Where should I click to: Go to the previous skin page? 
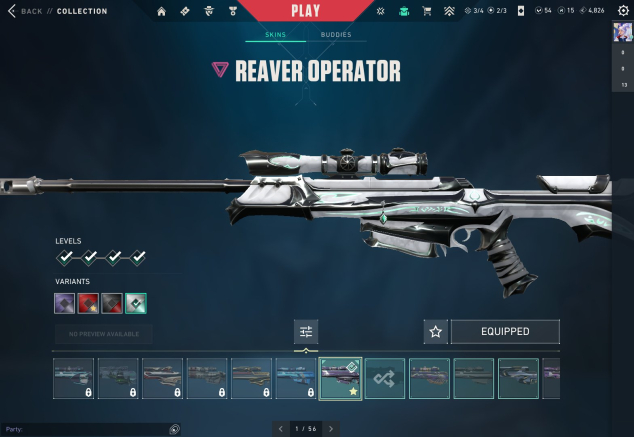tap(279, 429)
